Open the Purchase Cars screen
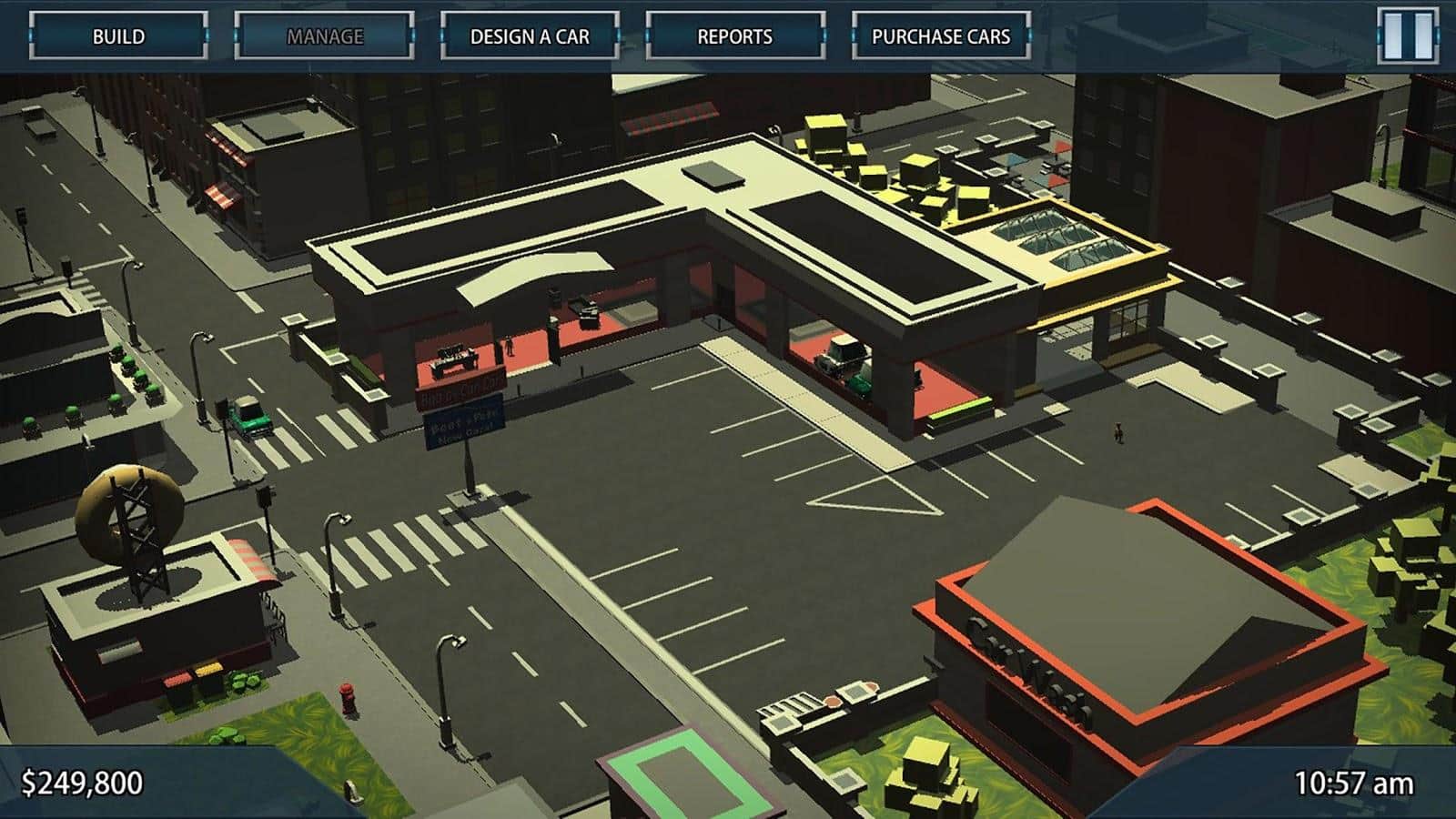 [x=942, y=35]
